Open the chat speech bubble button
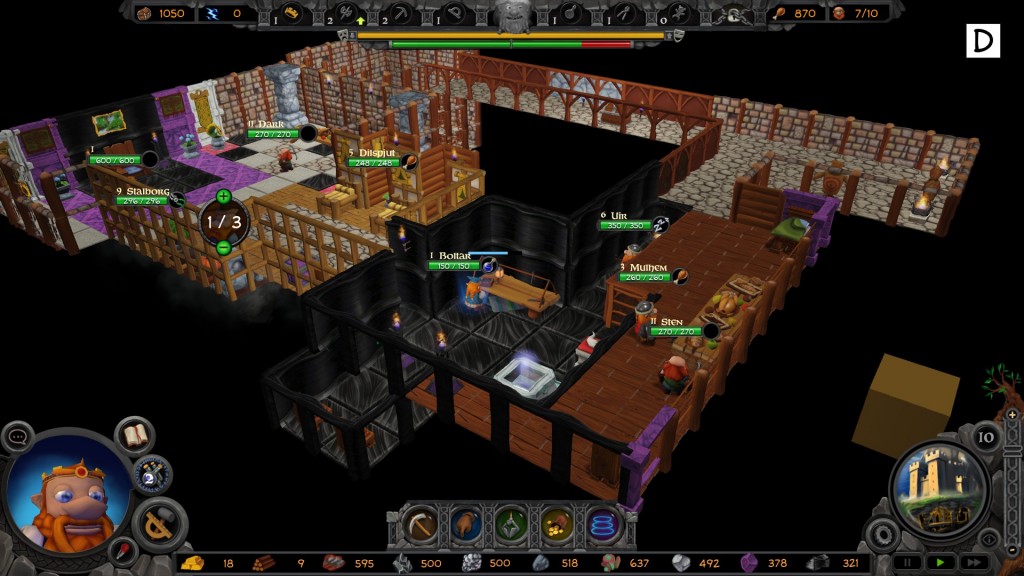 pyautogui.click(x=18, y=437)
